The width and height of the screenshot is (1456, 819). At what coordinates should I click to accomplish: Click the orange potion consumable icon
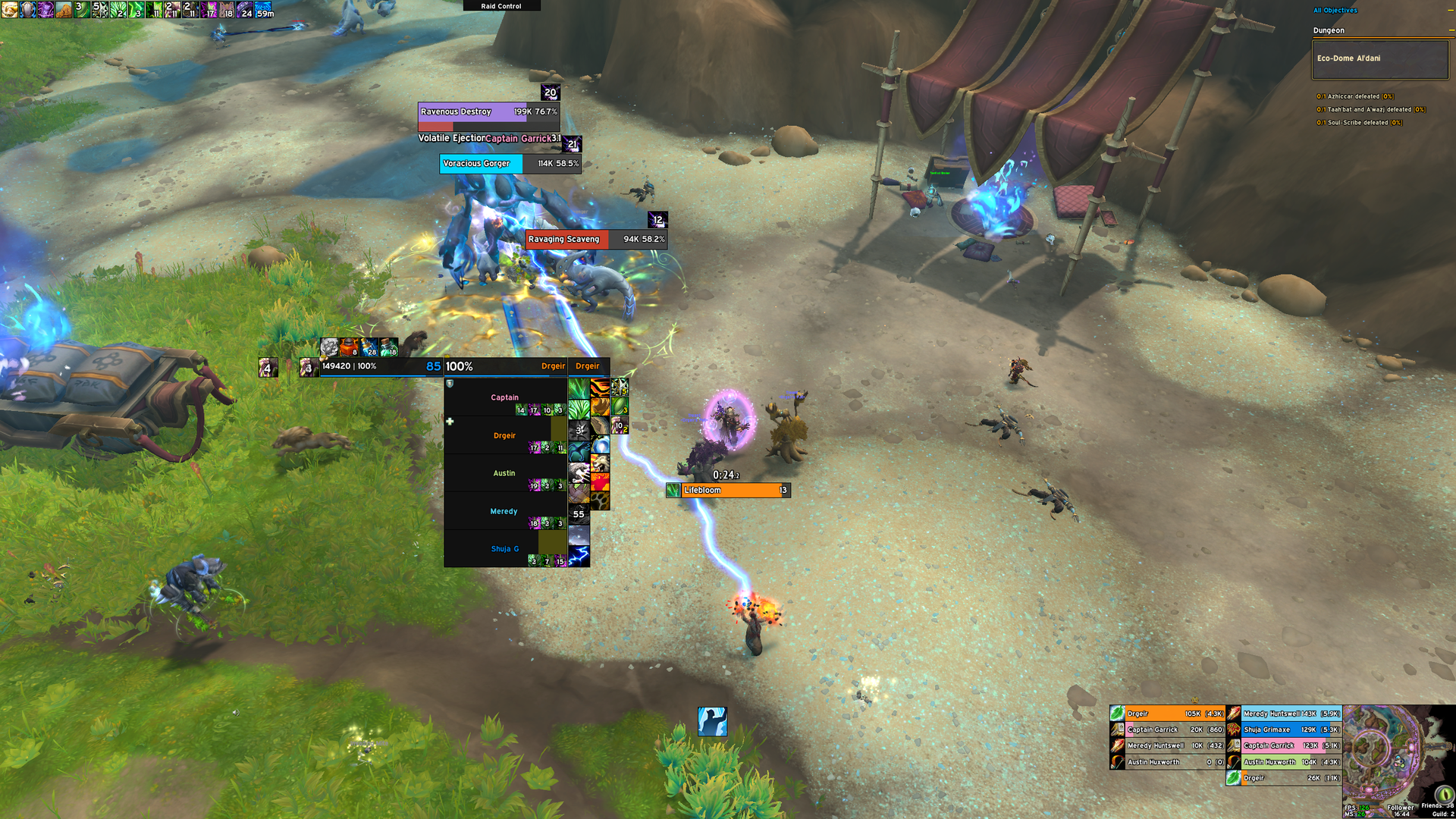click(348, 347)
